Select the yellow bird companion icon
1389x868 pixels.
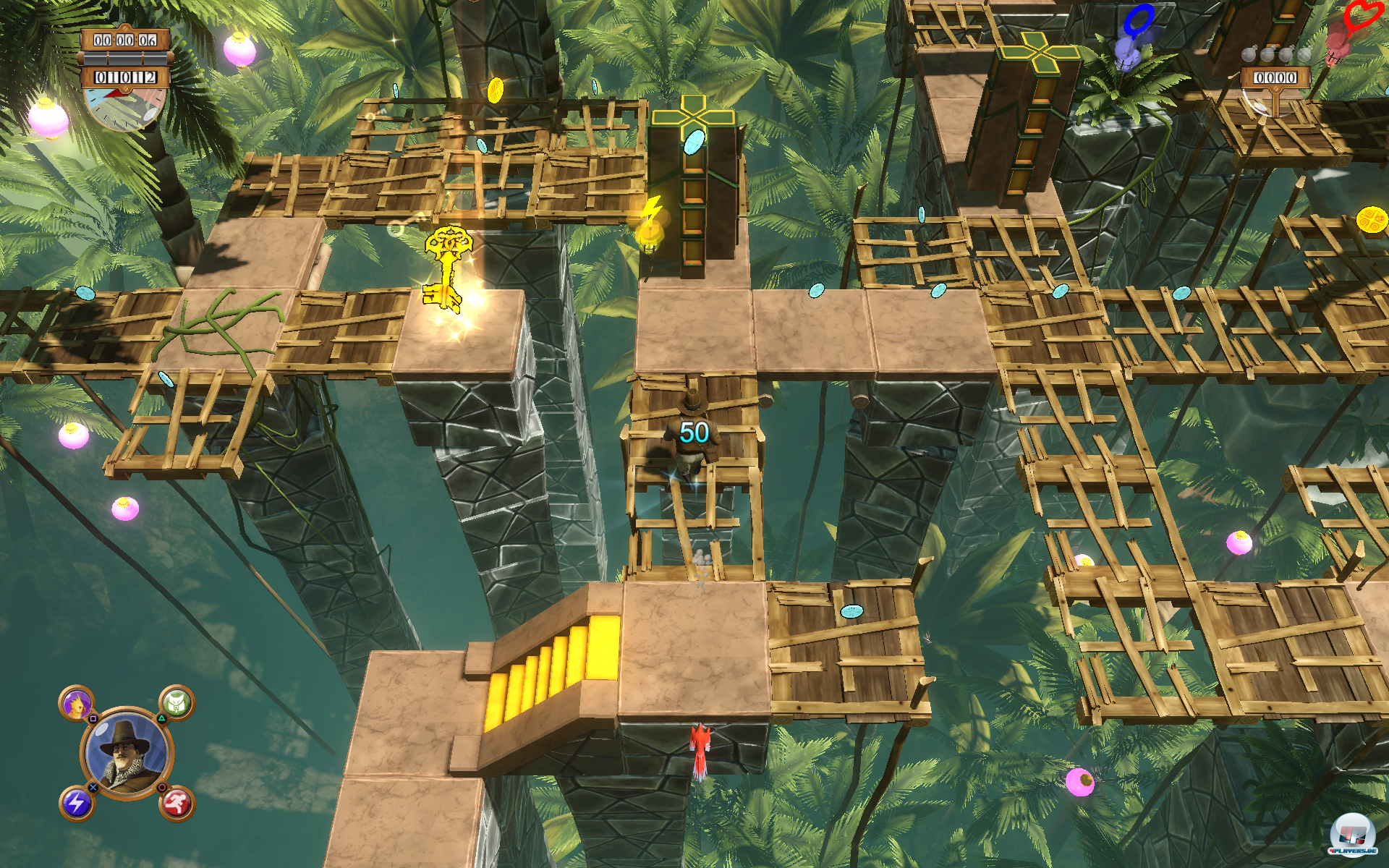click(77, 703)
